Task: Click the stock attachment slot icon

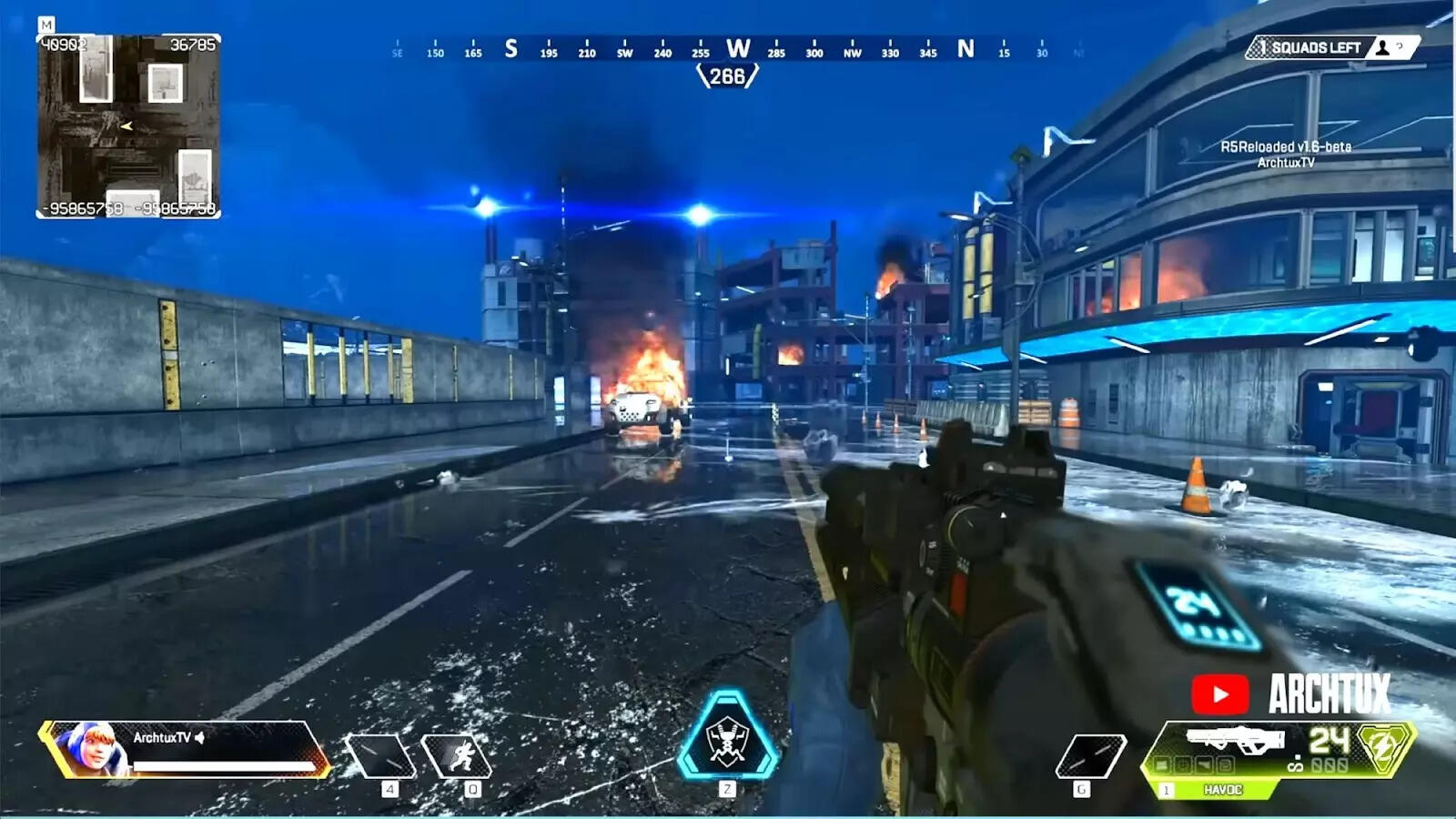Action: coord(1226,765)
